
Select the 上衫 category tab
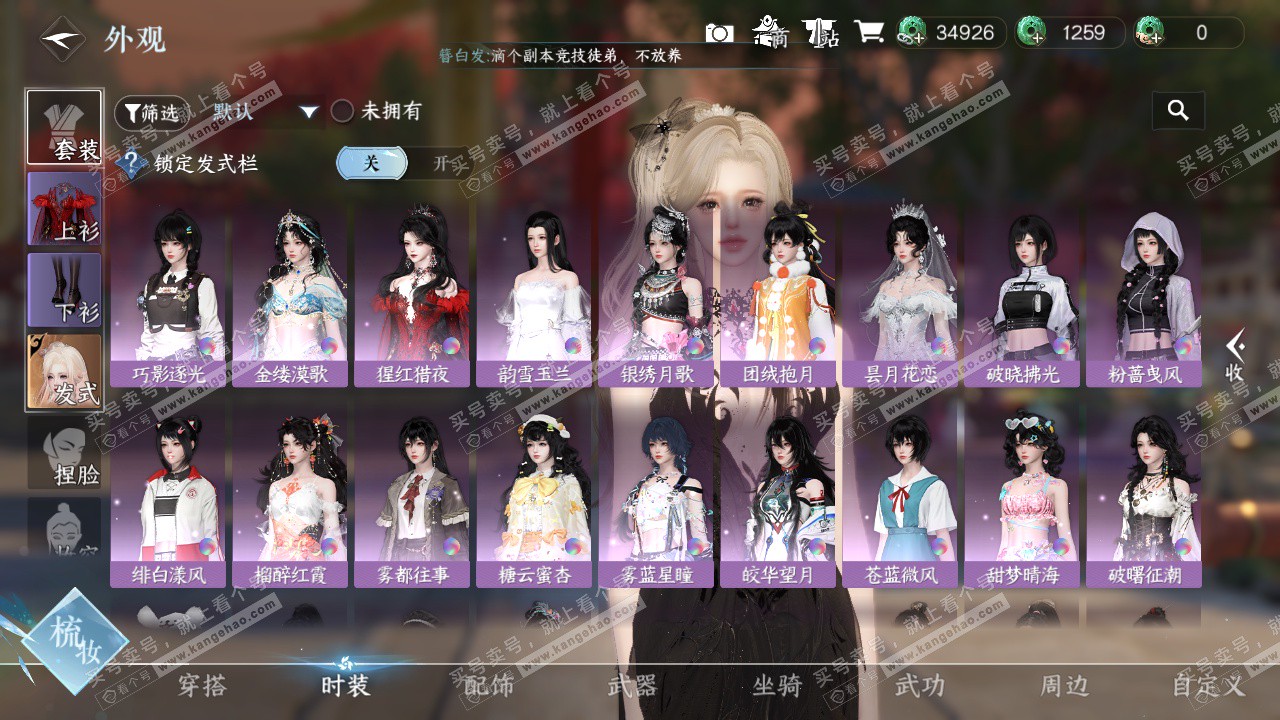(x=64, y=208)
